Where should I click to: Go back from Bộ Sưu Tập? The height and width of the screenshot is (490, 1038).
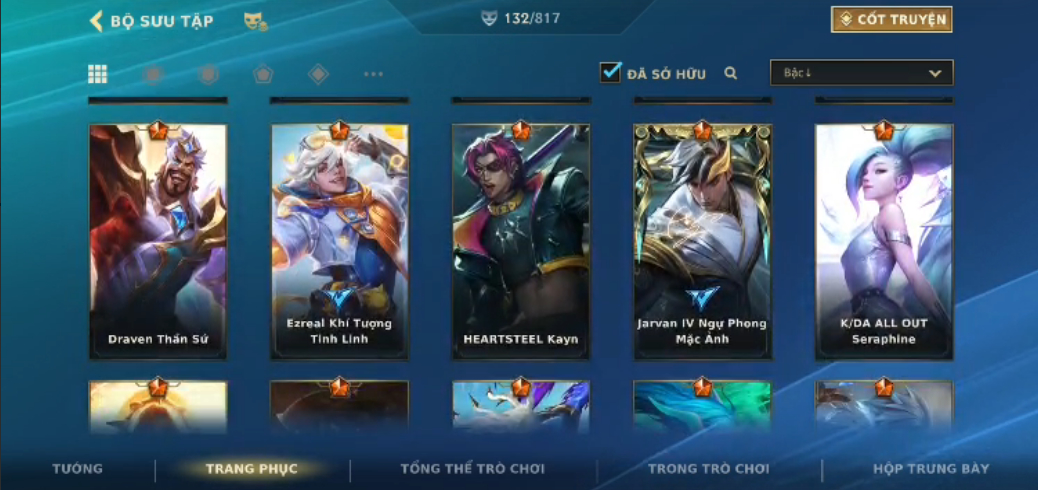98,21
